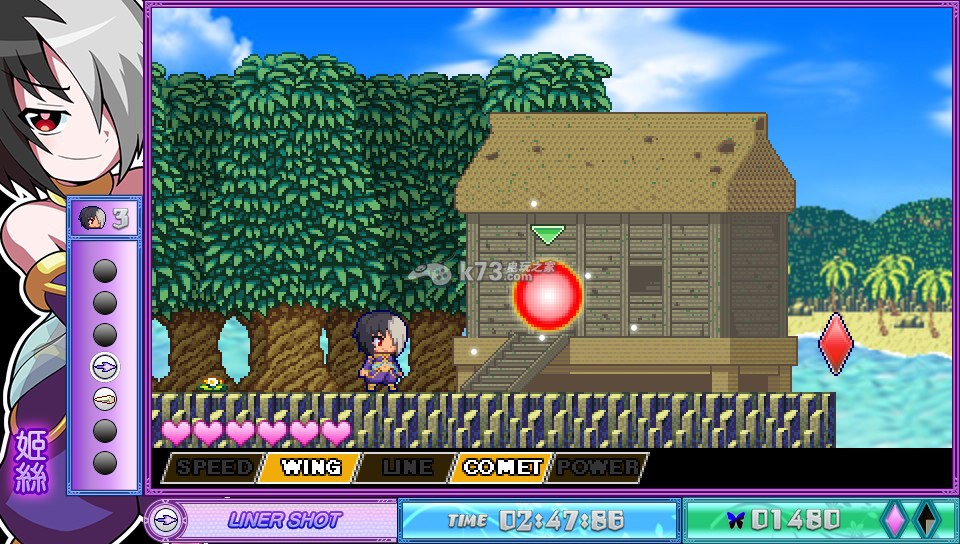This screenshot has width=960, height=544.
Task: Activate the WING power-up
Action: 310,467
